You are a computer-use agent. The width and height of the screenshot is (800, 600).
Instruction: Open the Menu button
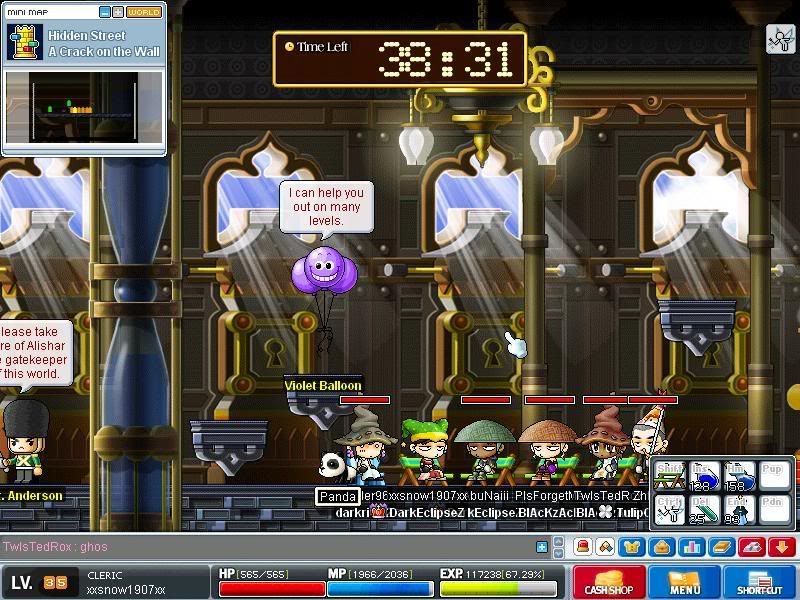685,582
